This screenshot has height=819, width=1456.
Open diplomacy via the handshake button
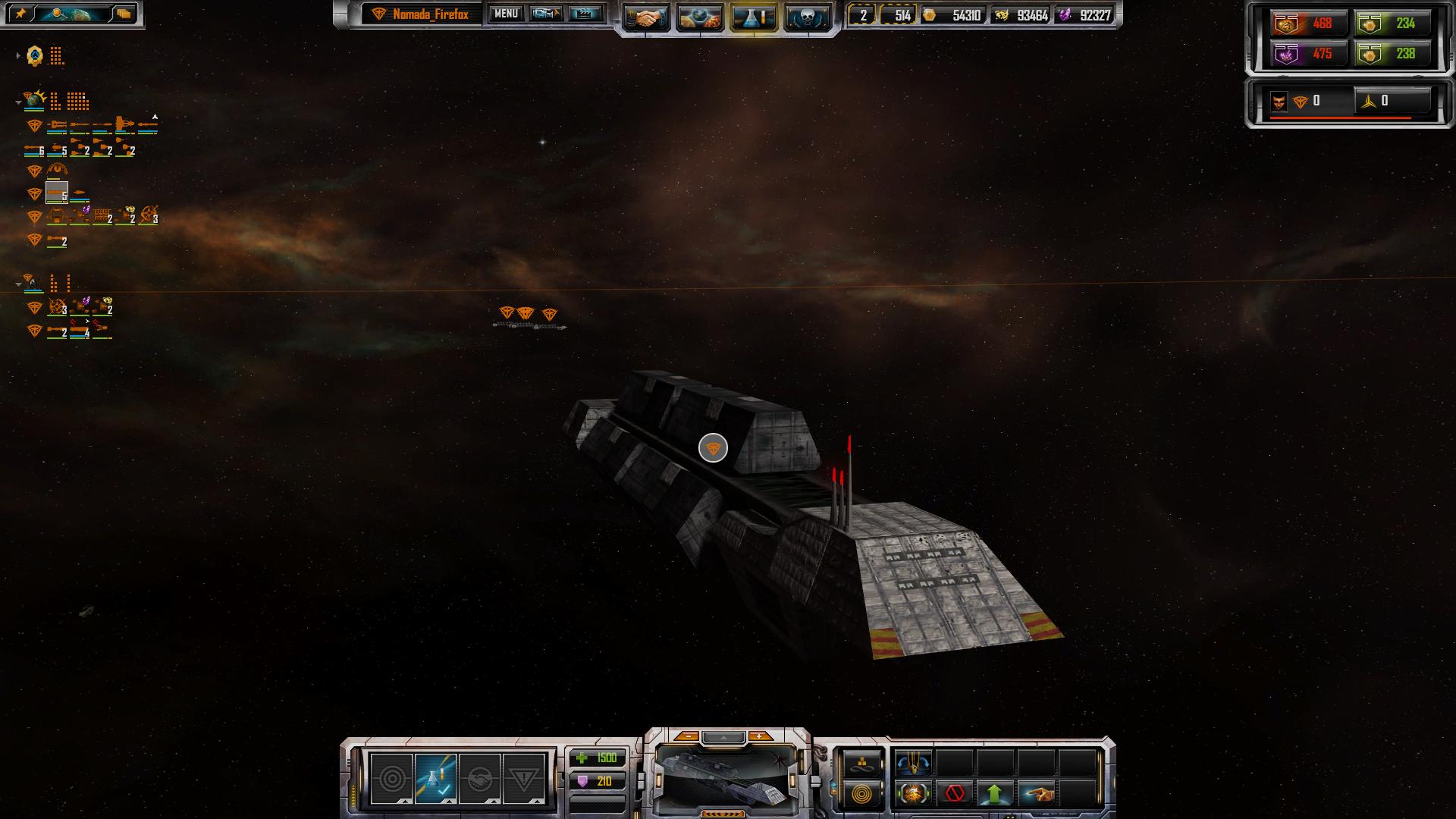click(646, 17)
